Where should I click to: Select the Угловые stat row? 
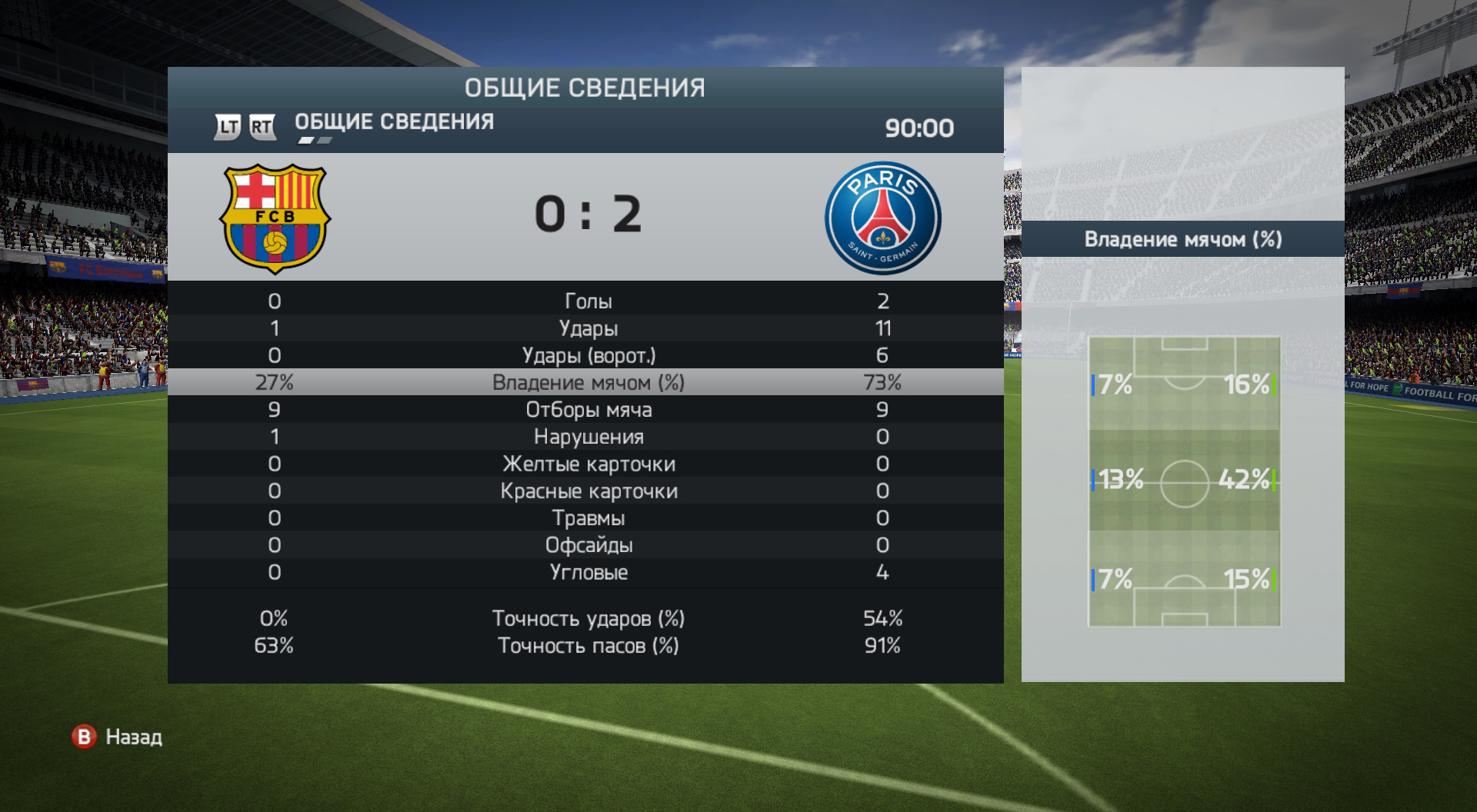tap(588, 572)
